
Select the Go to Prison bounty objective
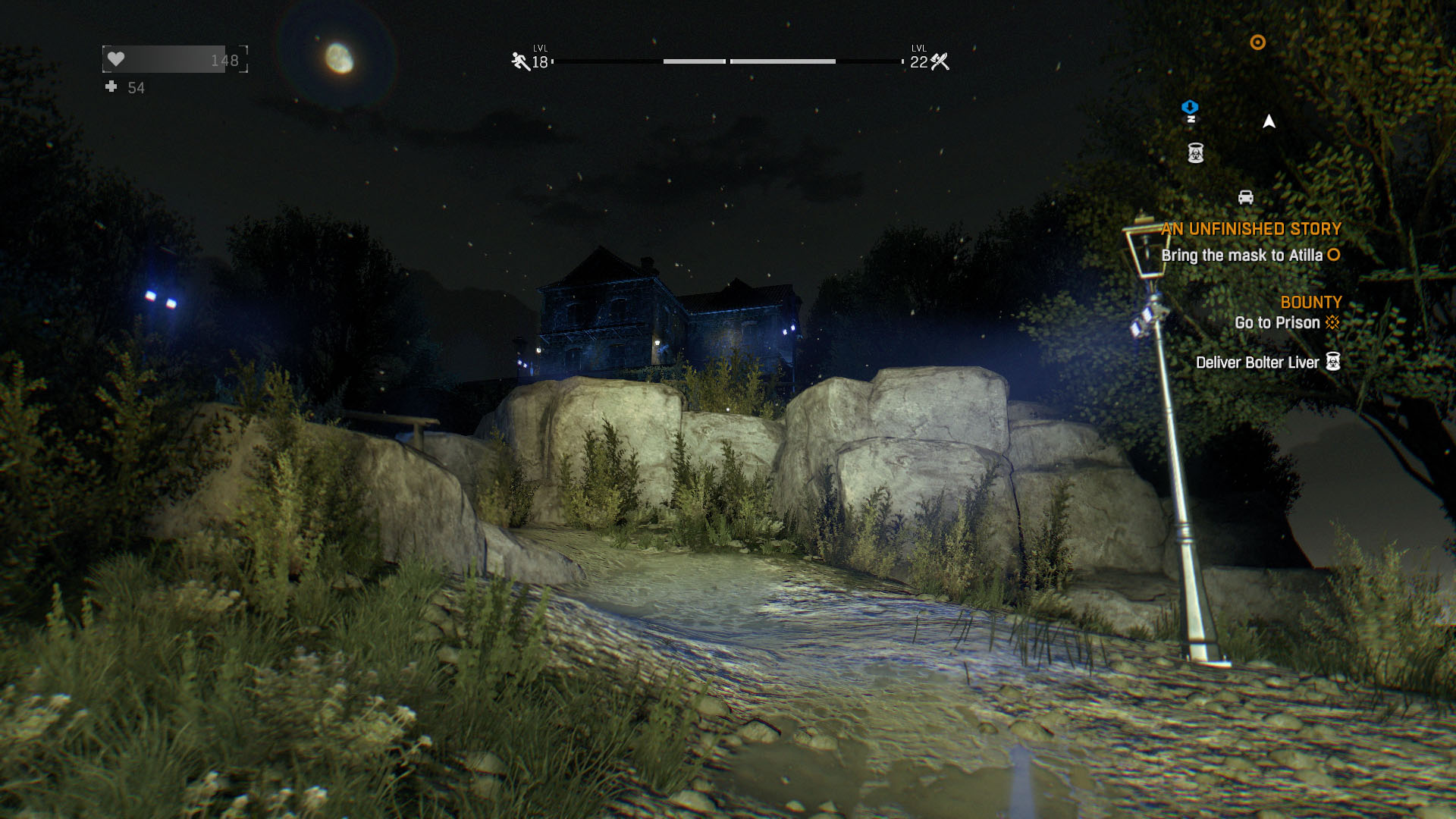click(x=1277, y=322)
